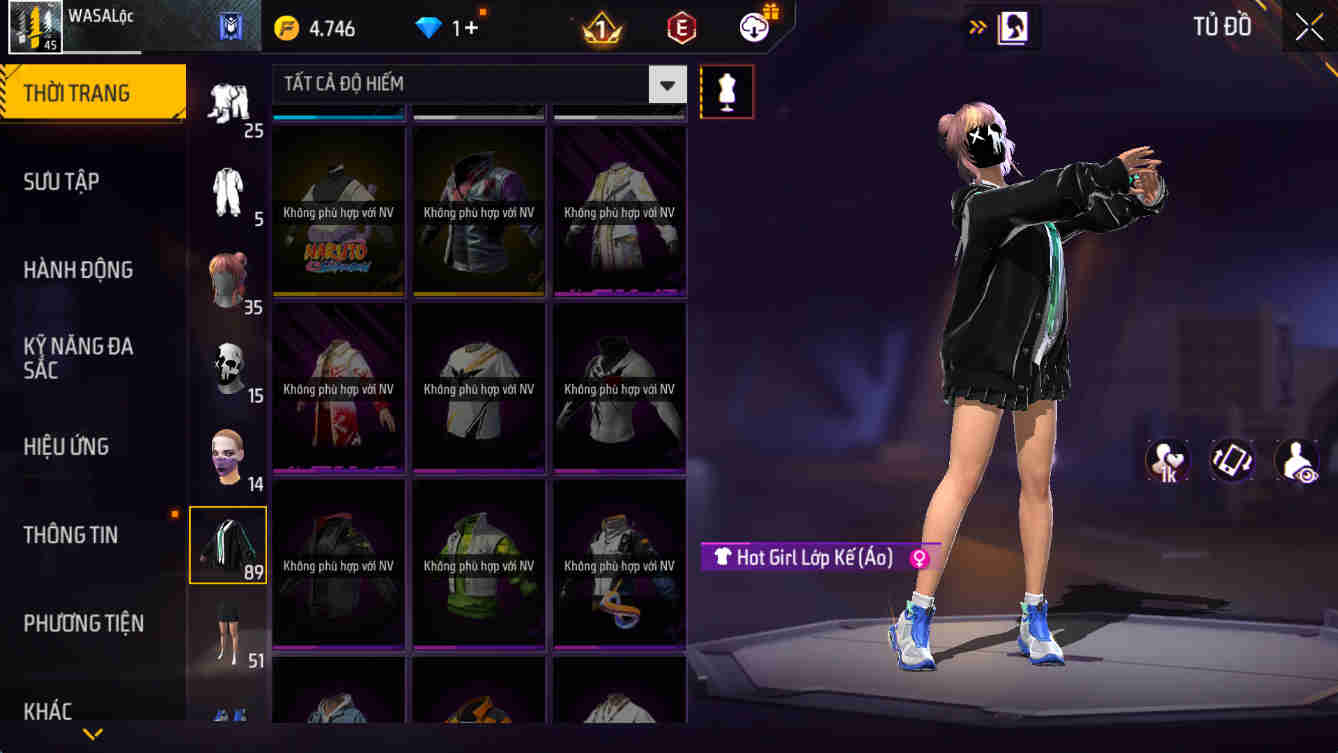The height and width of the screenshot is (753, 1338).
Task: Tap the phone rotate icon beside the character
Action: point(1232,460)
